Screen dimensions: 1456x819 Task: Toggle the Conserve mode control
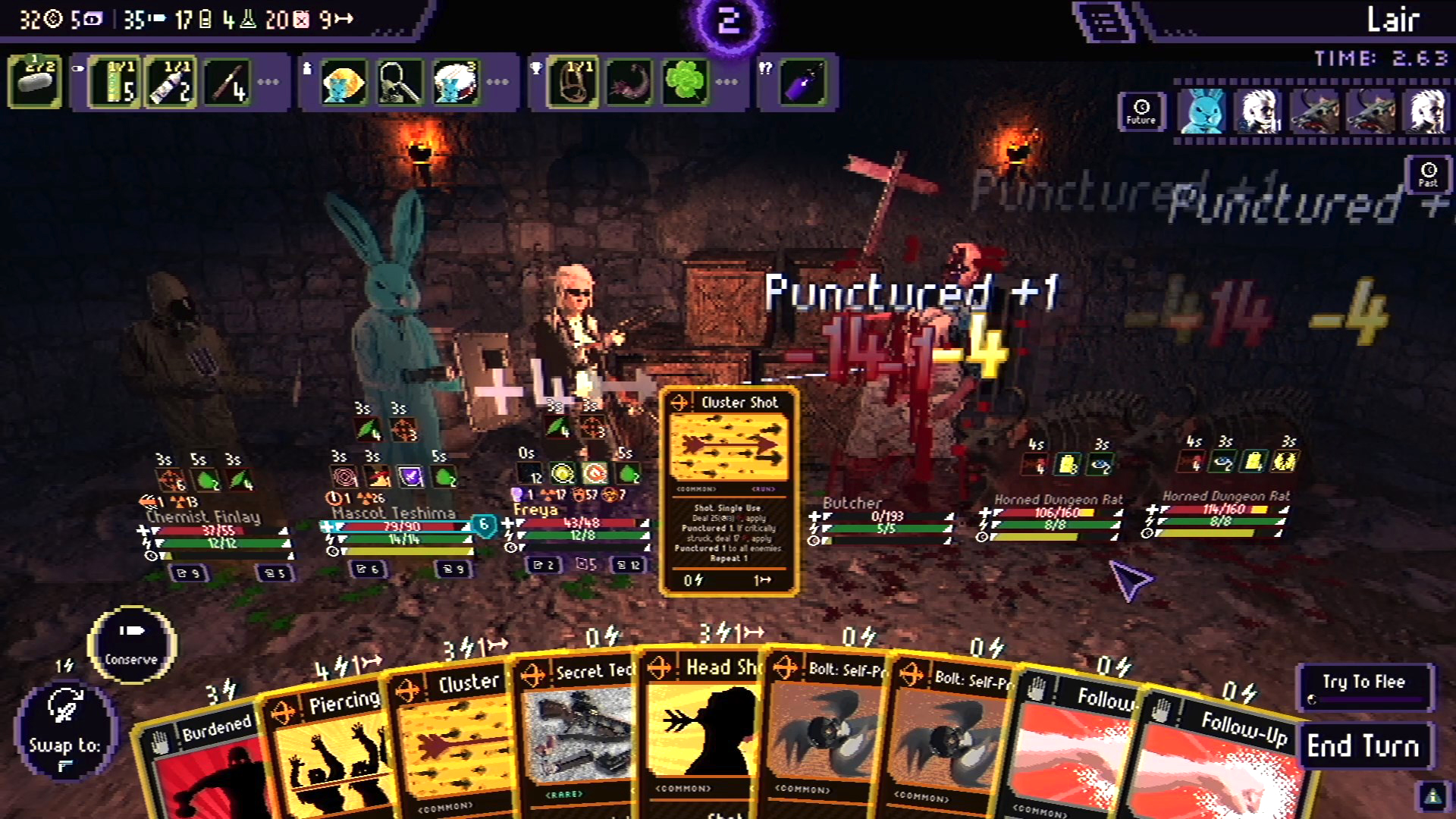130,645
